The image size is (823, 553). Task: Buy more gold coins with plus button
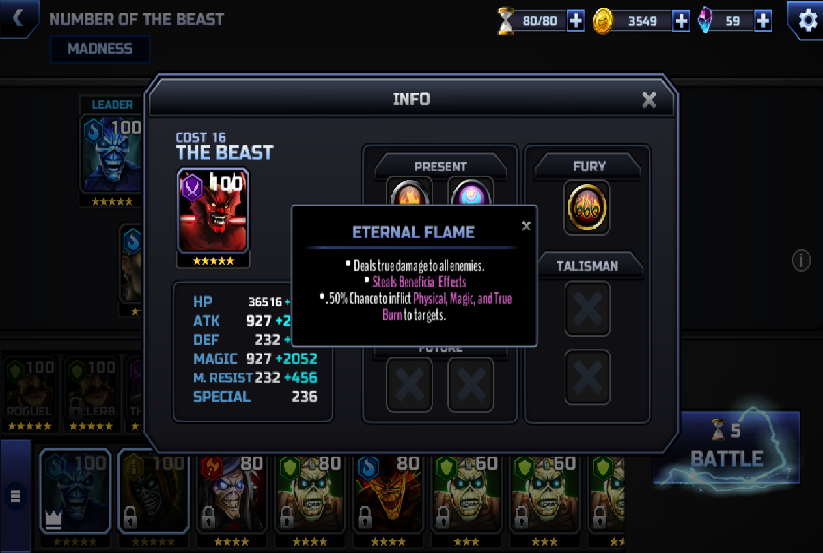[681, 20]
